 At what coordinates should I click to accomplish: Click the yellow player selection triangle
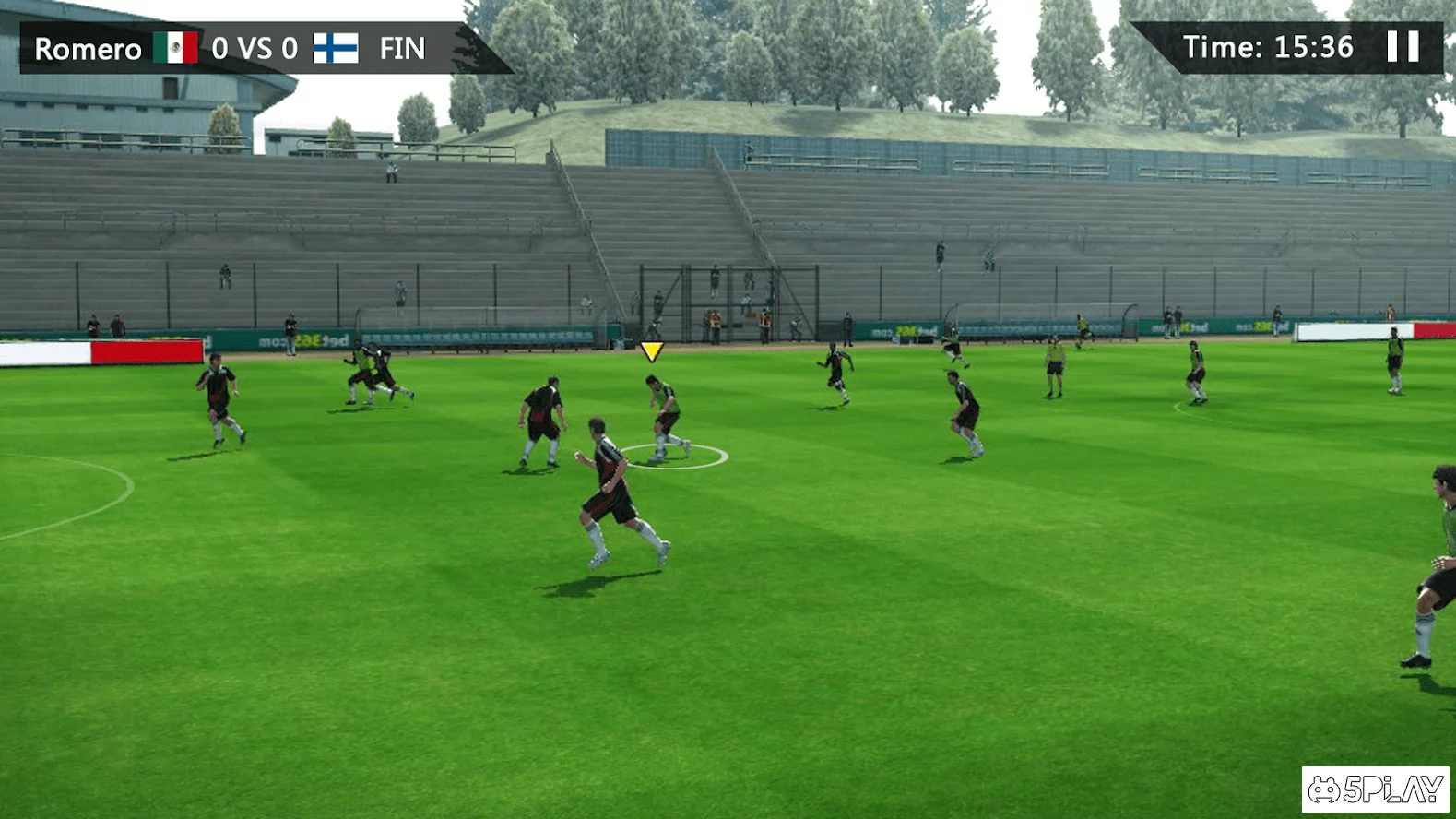pyautogui.click(x=653, y=350)
